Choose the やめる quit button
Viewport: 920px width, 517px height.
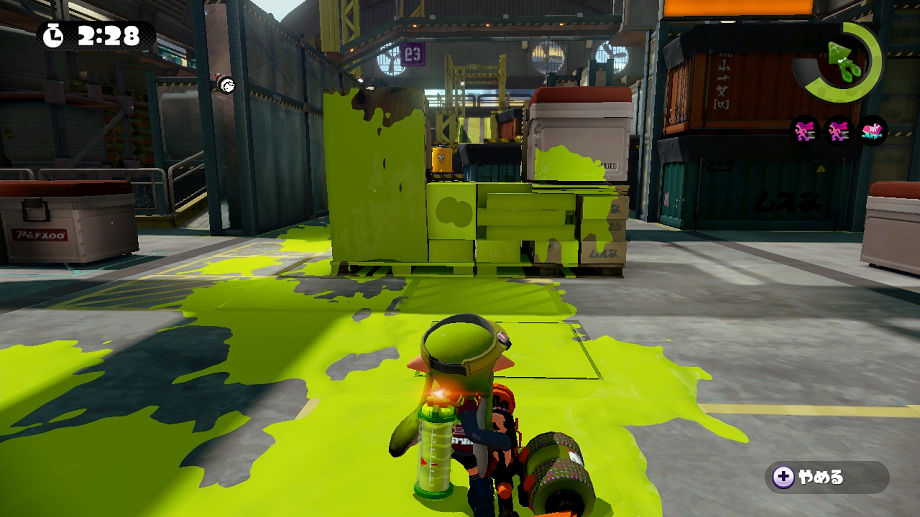pos(826,477)
